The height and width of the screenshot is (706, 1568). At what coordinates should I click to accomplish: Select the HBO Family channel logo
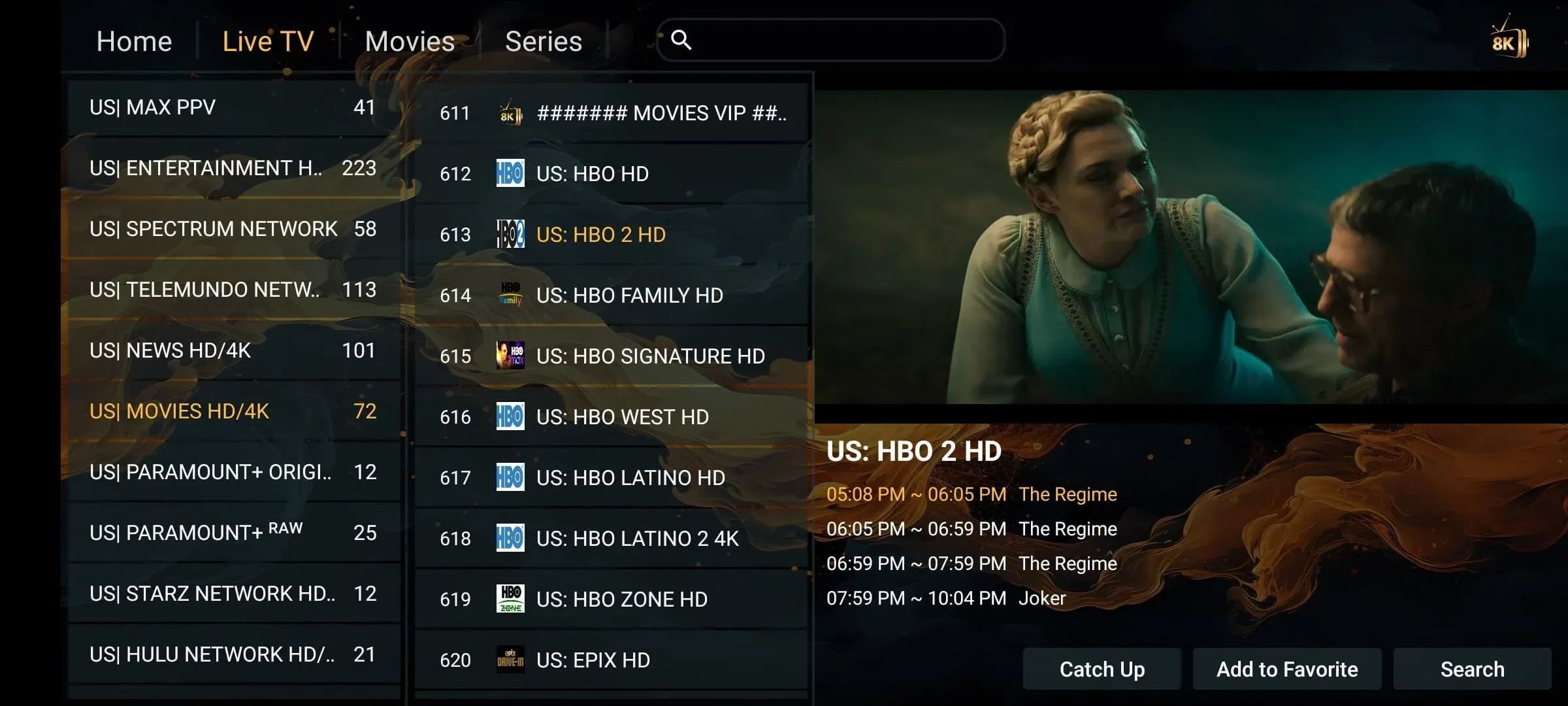(x=510, y=295)
